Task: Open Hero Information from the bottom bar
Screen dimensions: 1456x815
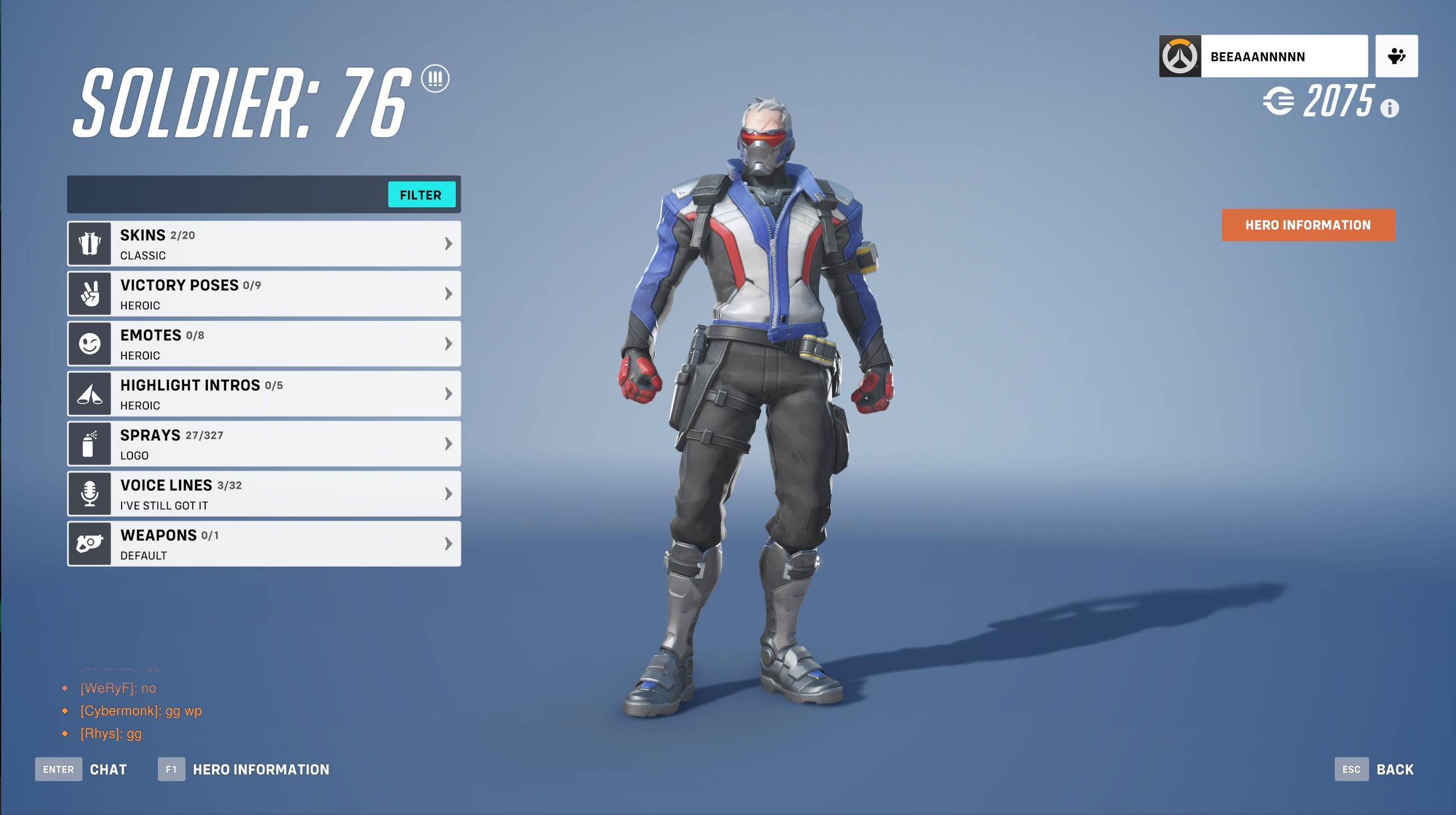Action: click(x=261, y=769)
